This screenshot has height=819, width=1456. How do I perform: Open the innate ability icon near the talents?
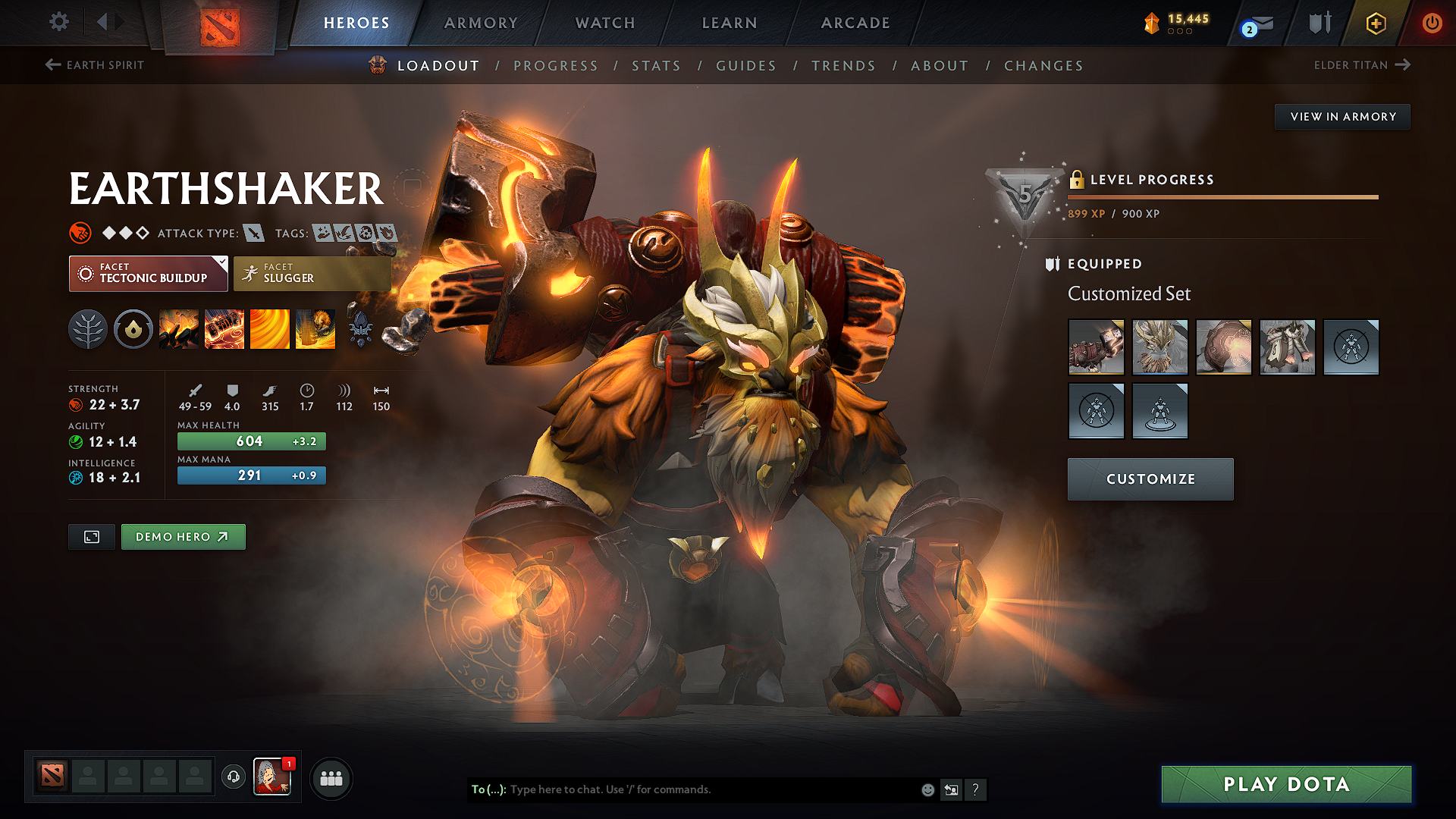click(133, 328)
